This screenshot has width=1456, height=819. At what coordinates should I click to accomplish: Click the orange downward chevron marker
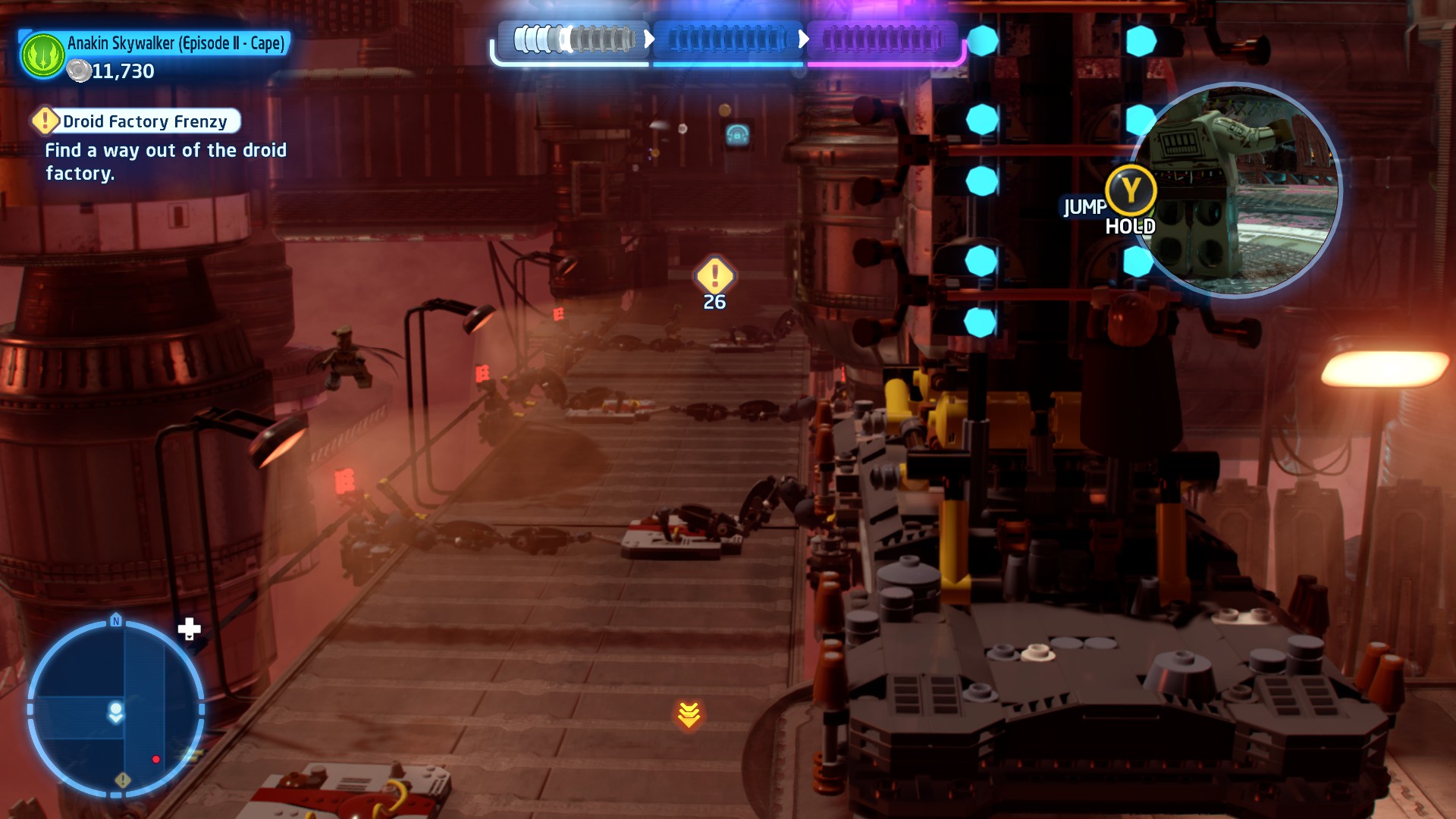(689, 714)
